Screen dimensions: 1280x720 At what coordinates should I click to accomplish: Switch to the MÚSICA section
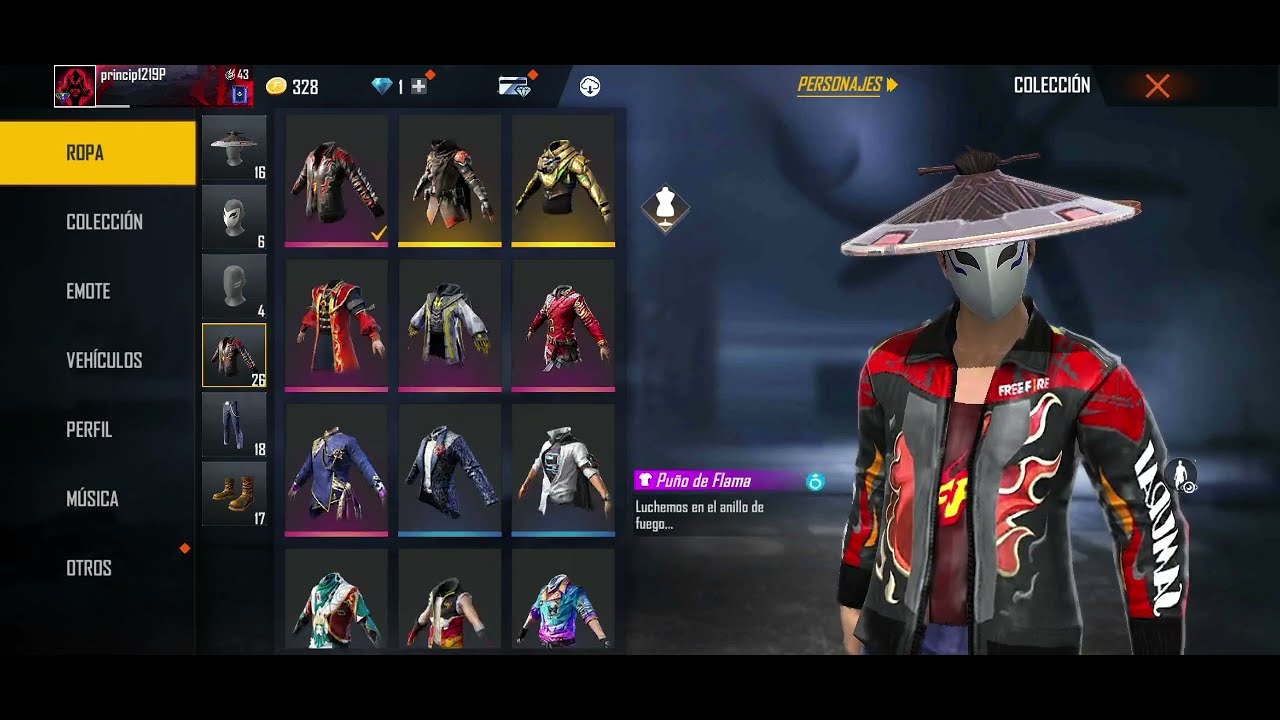coord(92,498)
